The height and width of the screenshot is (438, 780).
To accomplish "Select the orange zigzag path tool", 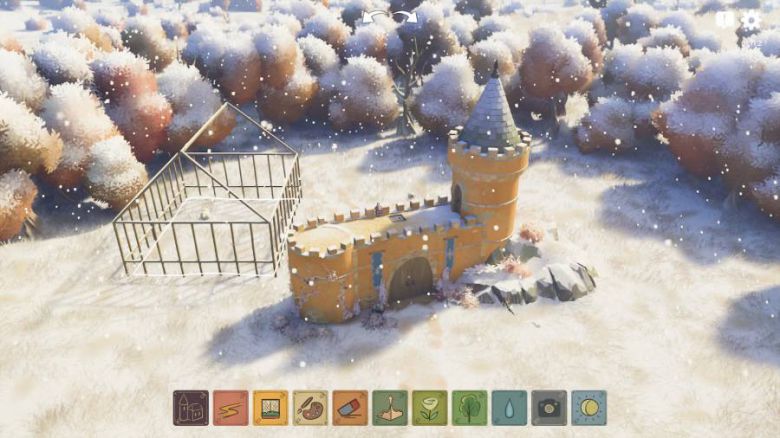I will tap(230, 407).
